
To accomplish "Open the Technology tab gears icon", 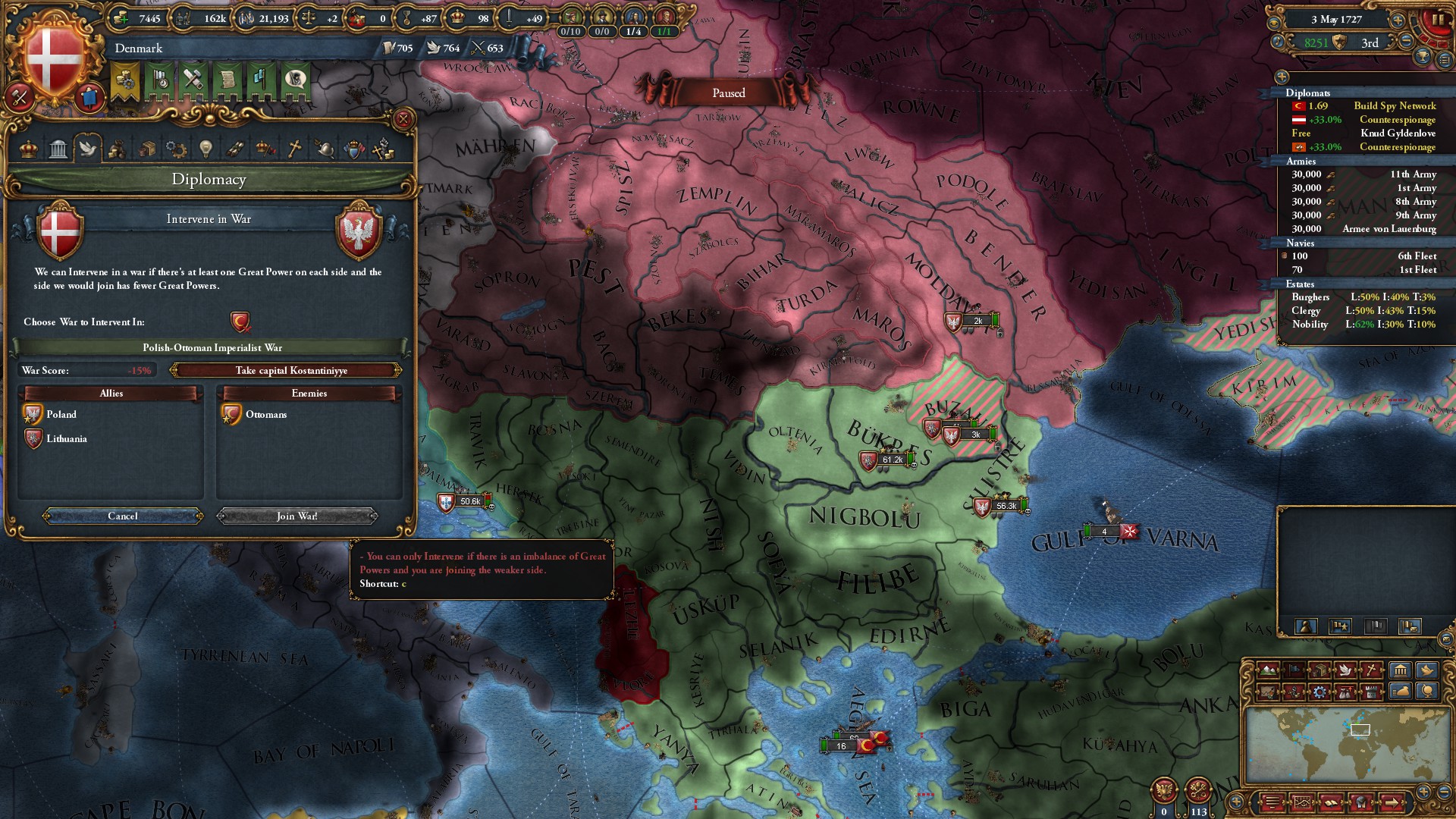I will (175, 149).
